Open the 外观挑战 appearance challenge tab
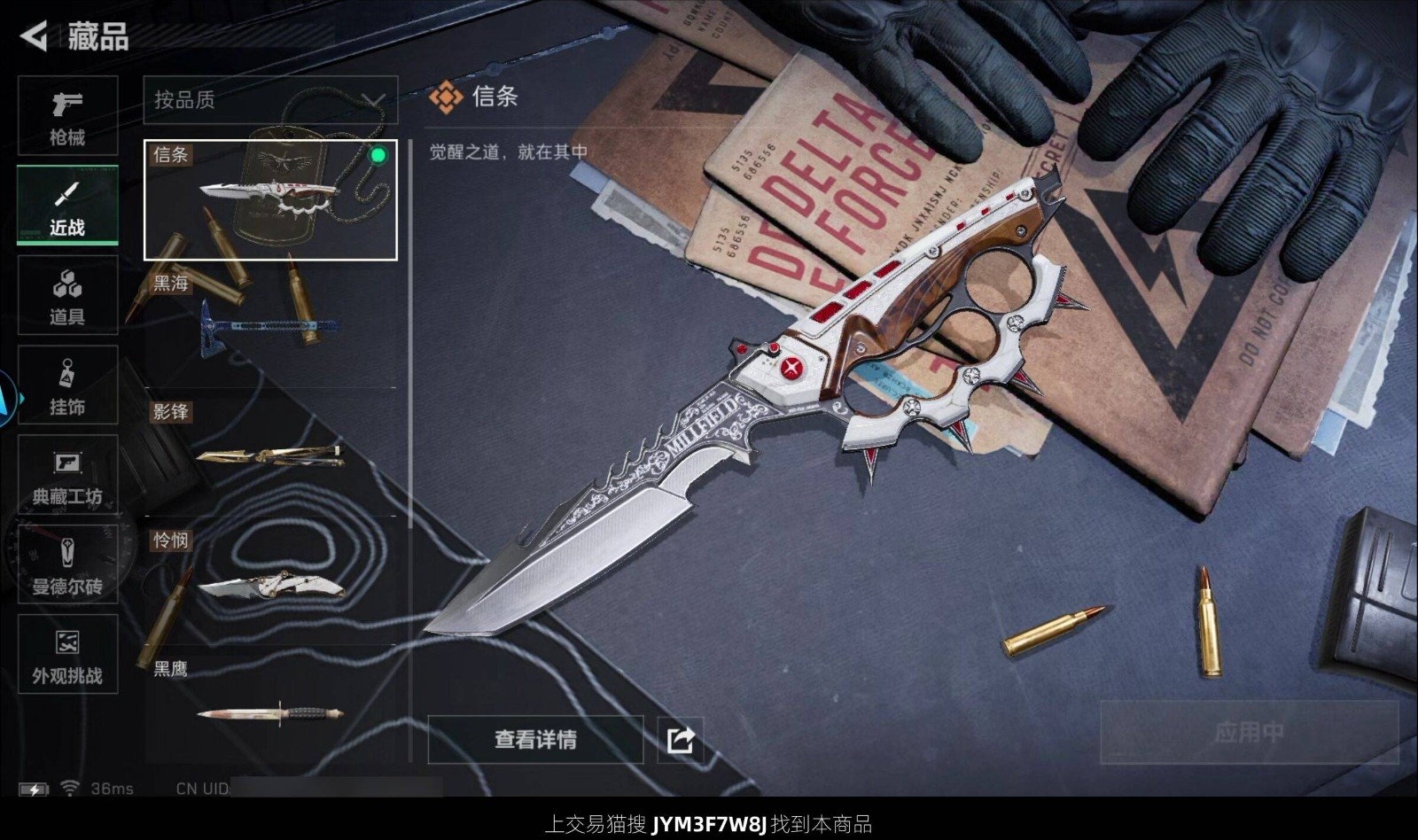The width and height of the screenshot is (1418, 840). click(x=67, y=654)
